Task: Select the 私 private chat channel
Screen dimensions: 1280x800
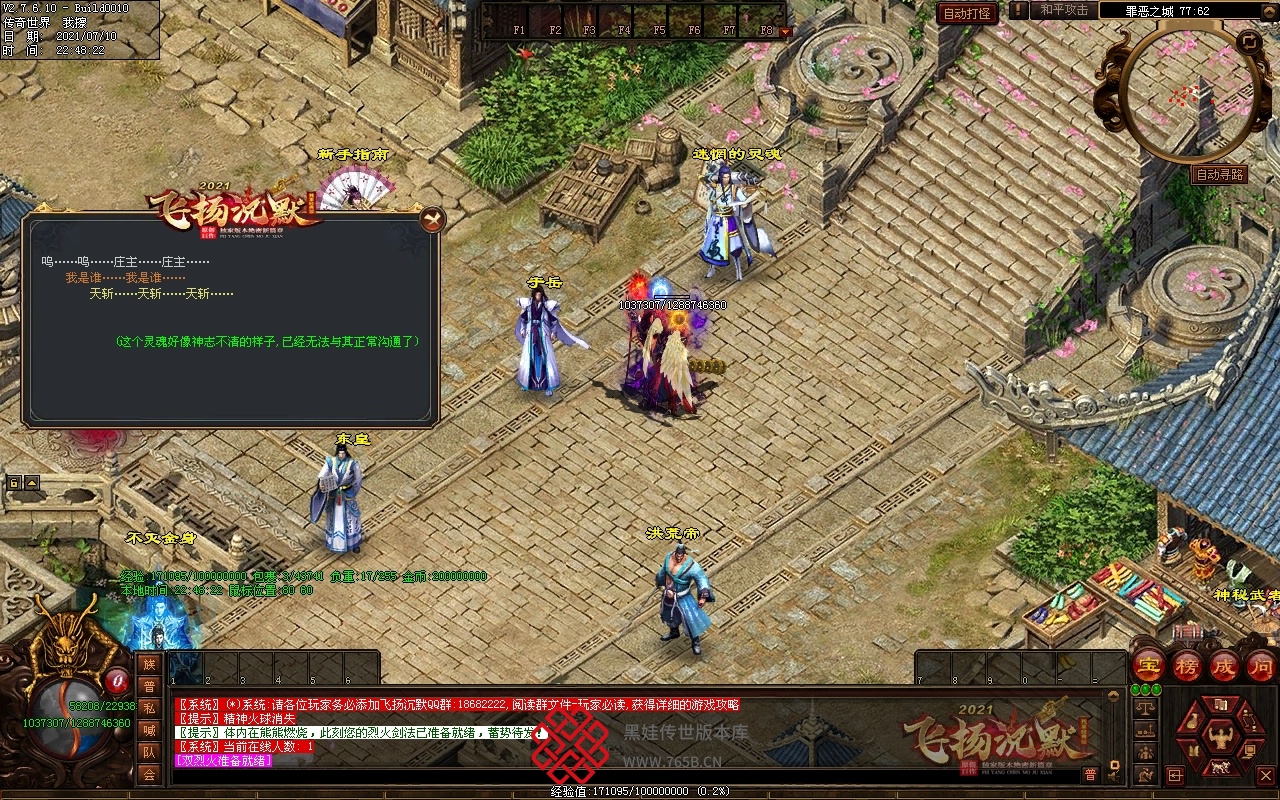Action: point(149,708)
